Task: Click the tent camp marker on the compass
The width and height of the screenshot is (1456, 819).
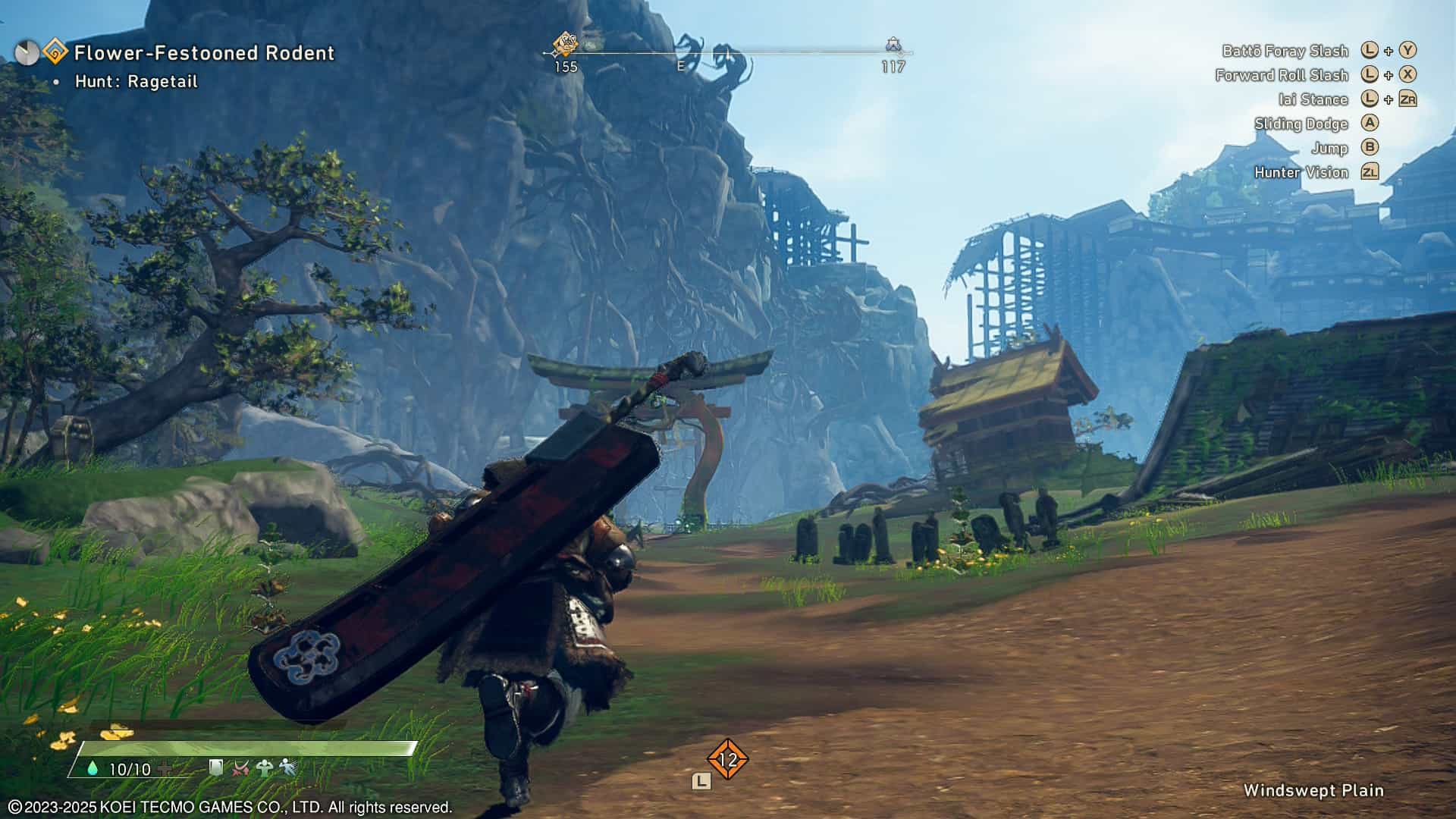Action: tap(893, 45)
